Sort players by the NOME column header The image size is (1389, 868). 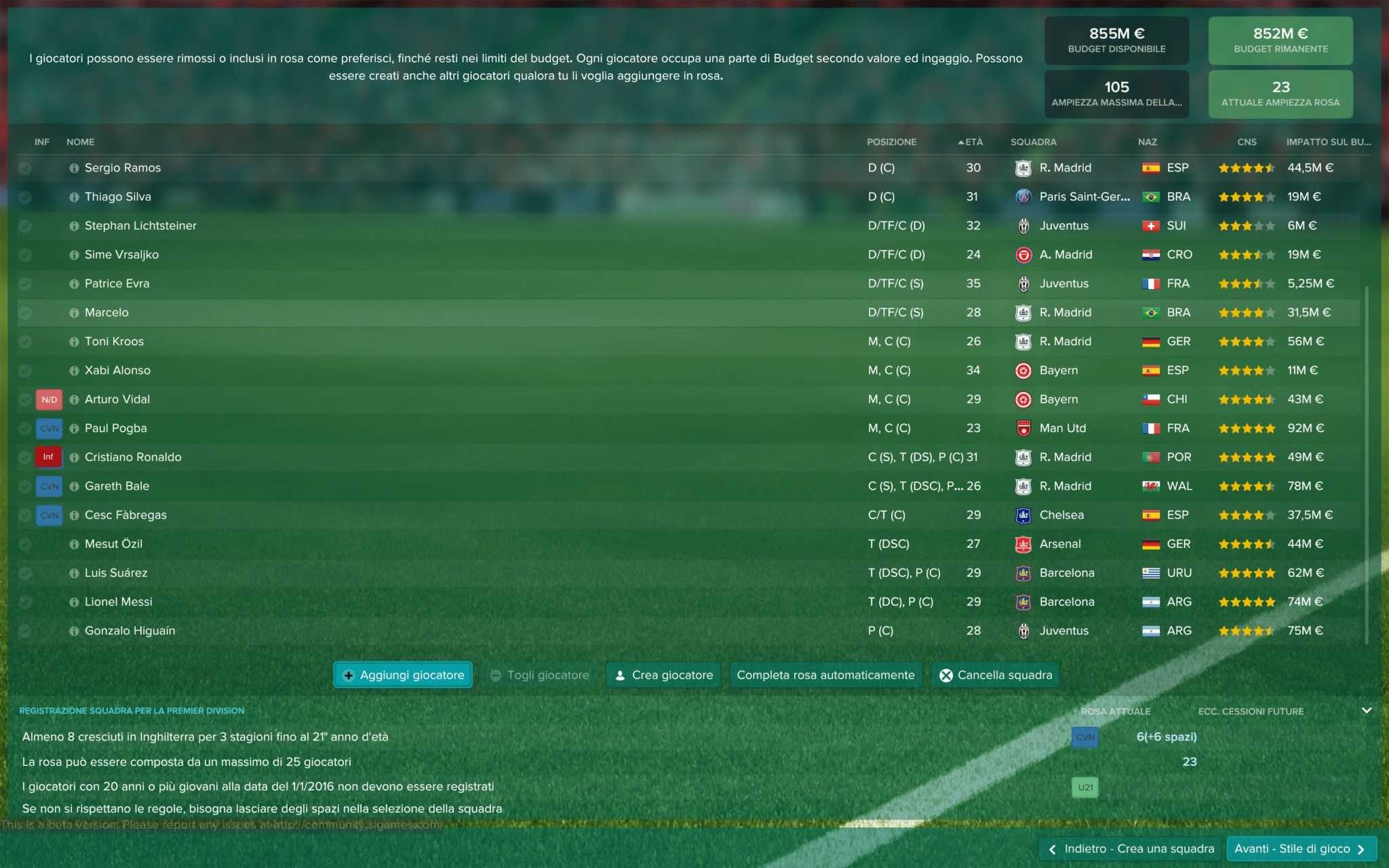tap(80, 142)
